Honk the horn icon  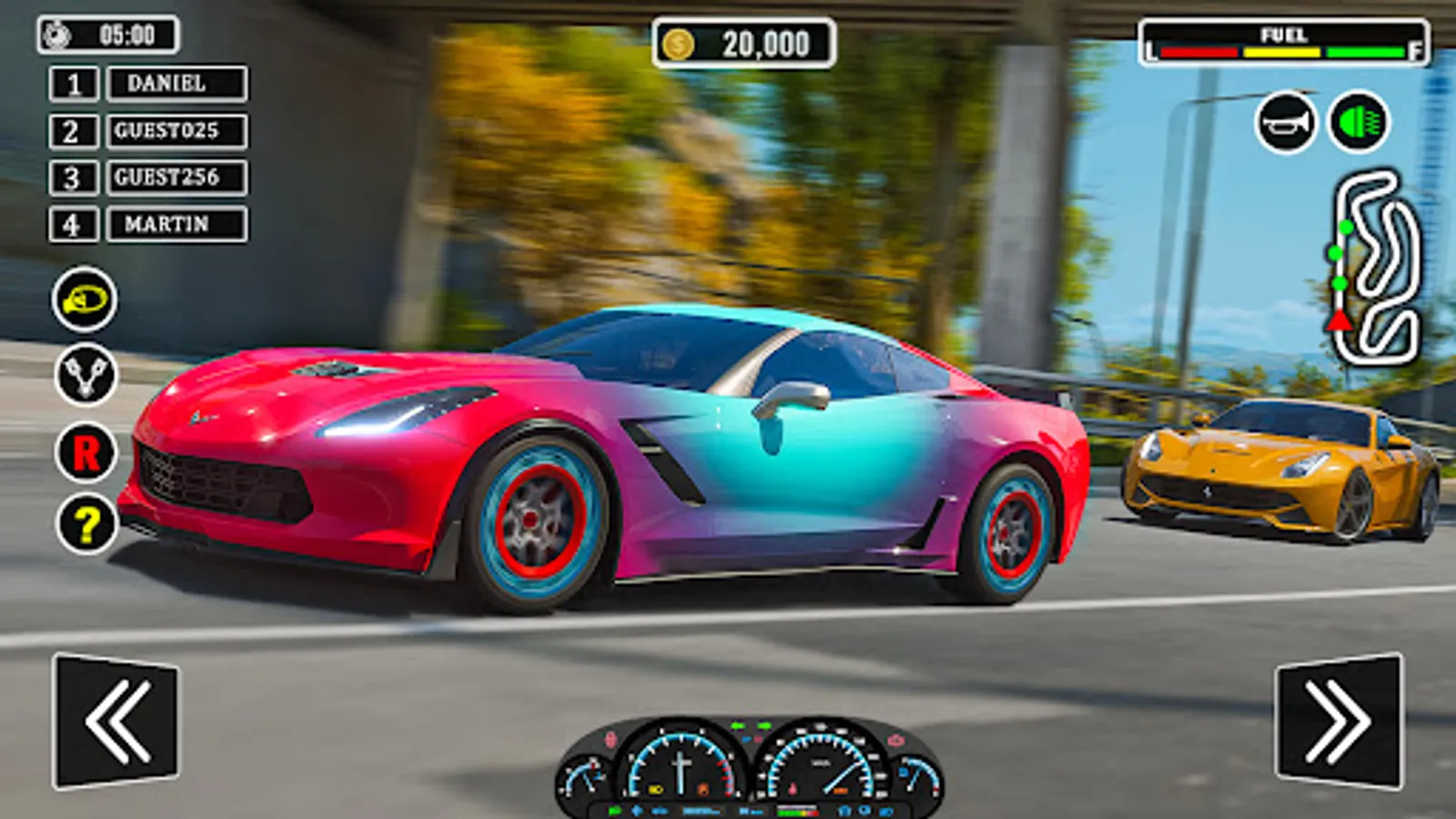click(x=1286, y=123)
